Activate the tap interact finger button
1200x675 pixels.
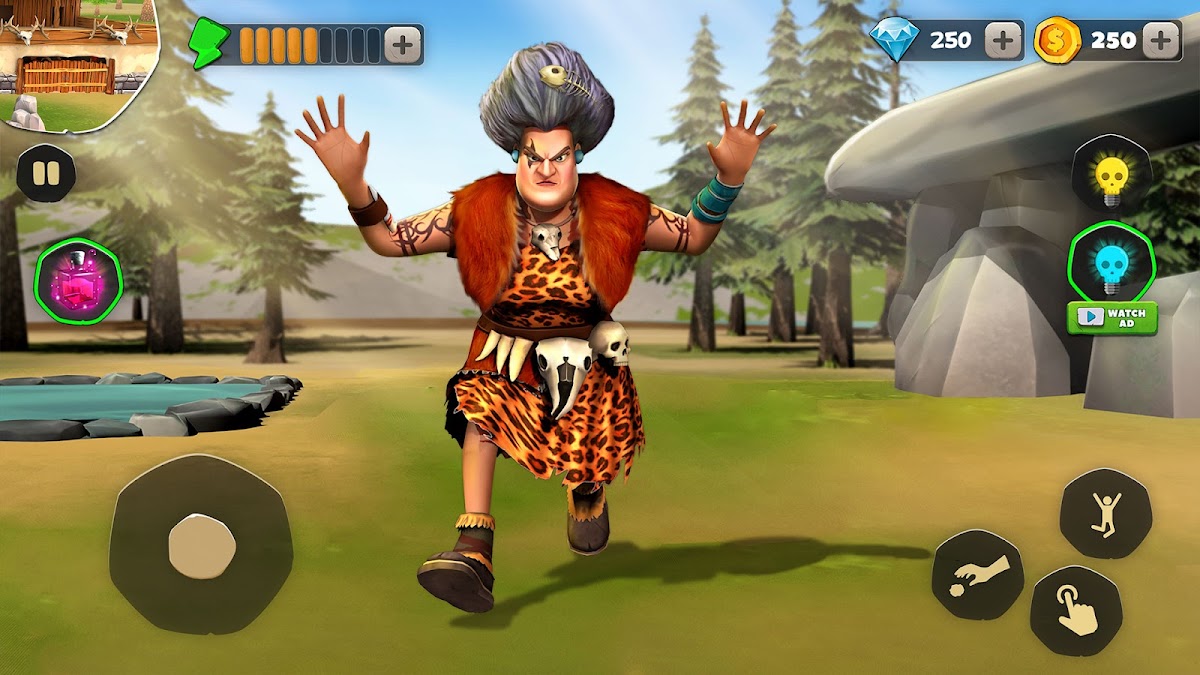(1076, 611)
